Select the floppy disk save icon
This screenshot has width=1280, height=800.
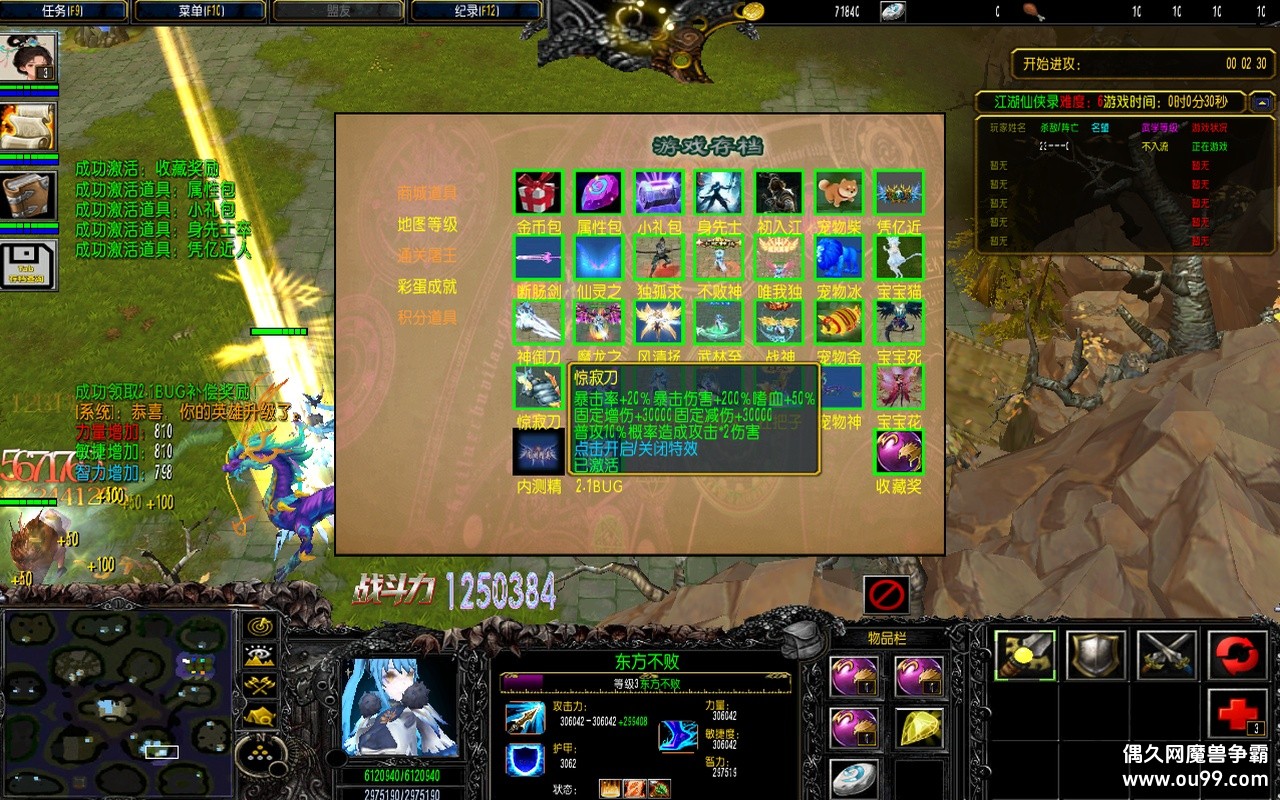point(28,264)
